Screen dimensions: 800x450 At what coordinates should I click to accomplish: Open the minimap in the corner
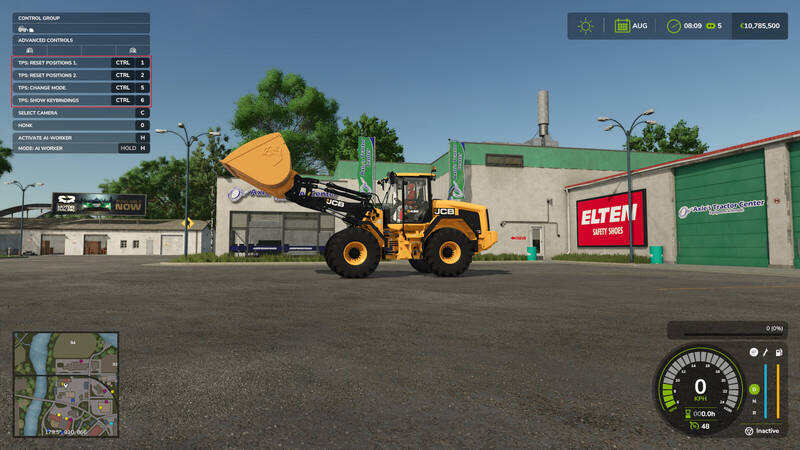[x=64, y=384]
